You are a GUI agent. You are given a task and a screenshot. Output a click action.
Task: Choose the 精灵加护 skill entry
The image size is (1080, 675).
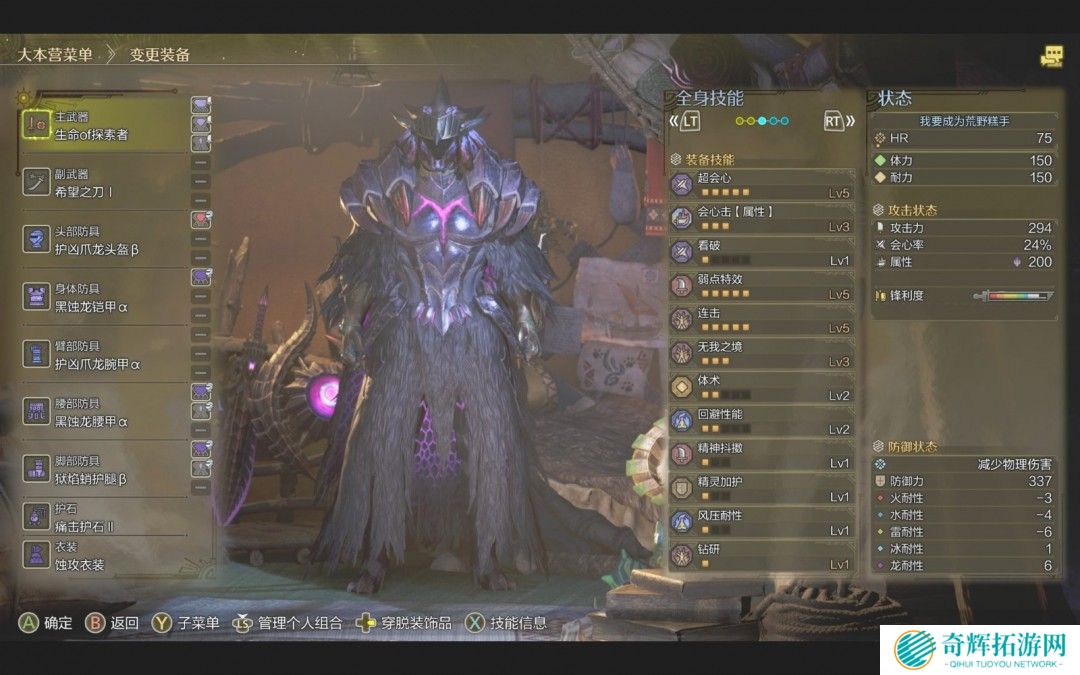(762, 489)
